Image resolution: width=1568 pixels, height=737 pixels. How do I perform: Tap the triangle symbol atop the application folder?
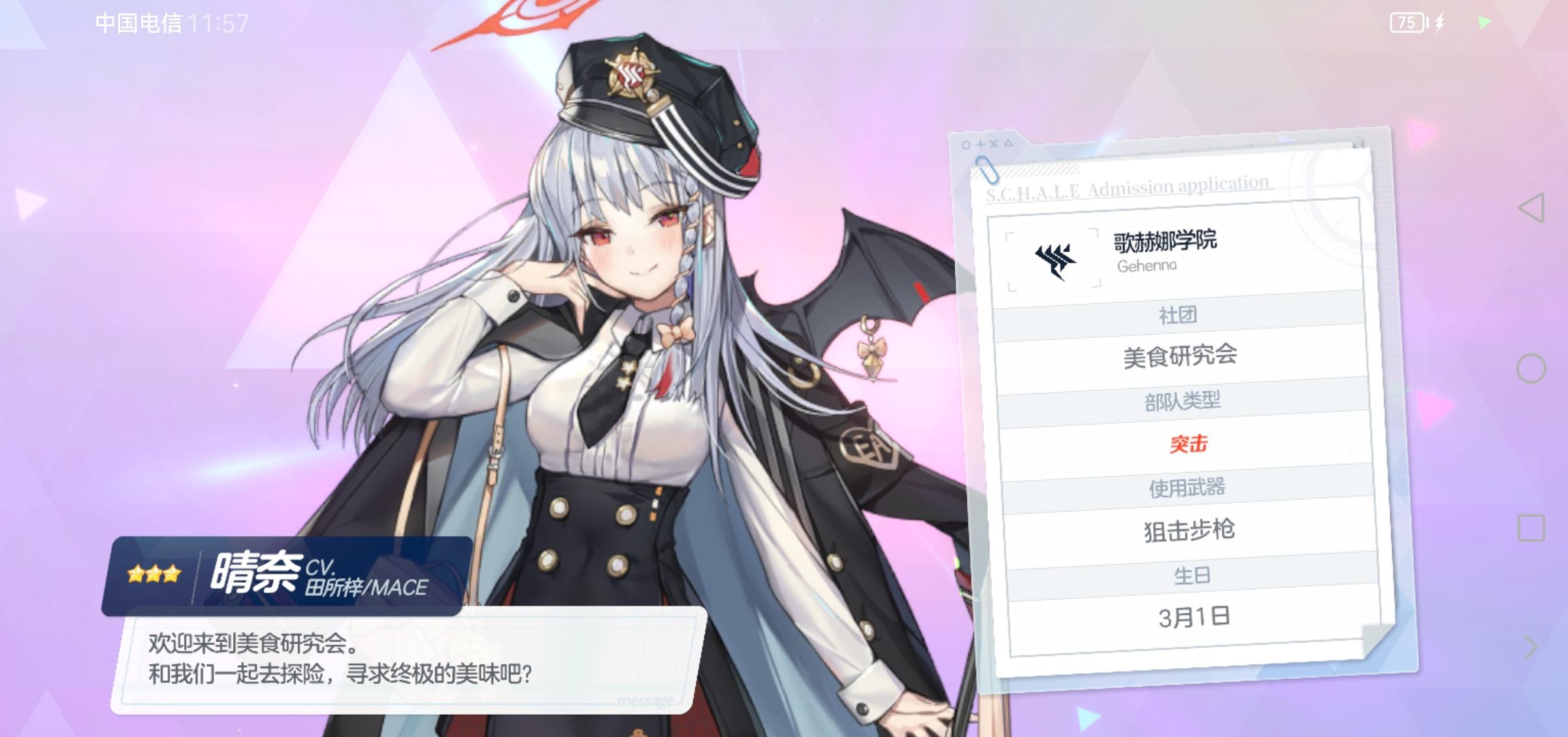(x=1009, y=145)
